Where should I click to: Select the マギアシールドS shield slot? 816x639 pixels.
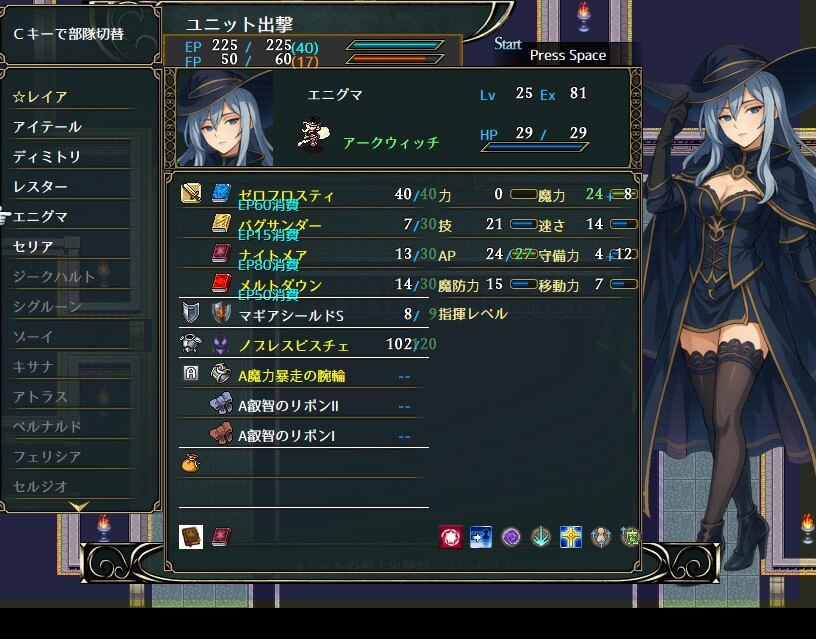(291, 315)
